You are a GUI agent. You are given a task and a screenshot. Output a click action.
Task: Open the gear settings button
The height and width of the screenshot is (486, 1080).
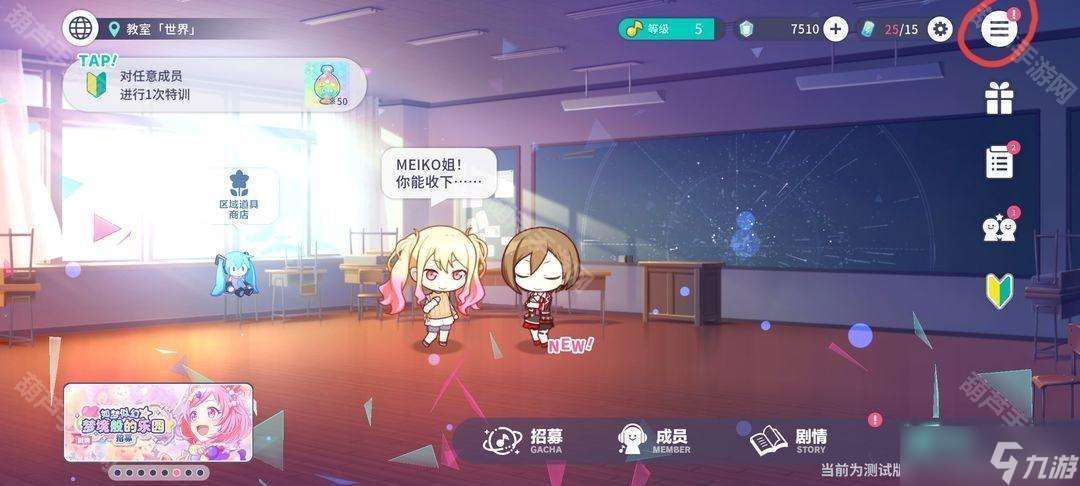(940, 29)
